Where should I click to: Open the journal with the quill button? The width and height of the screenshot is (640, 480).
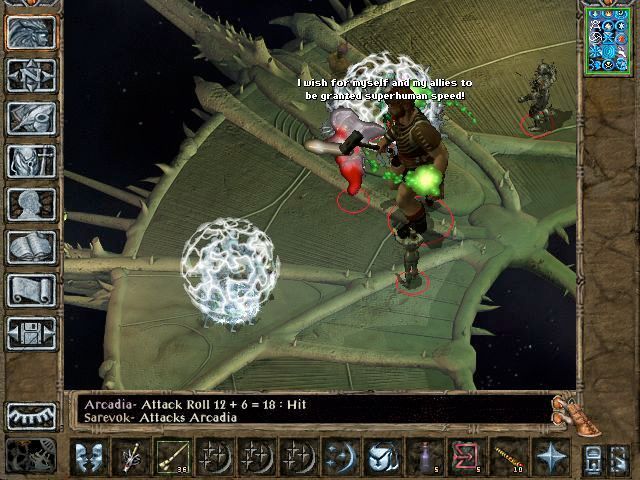31,118
